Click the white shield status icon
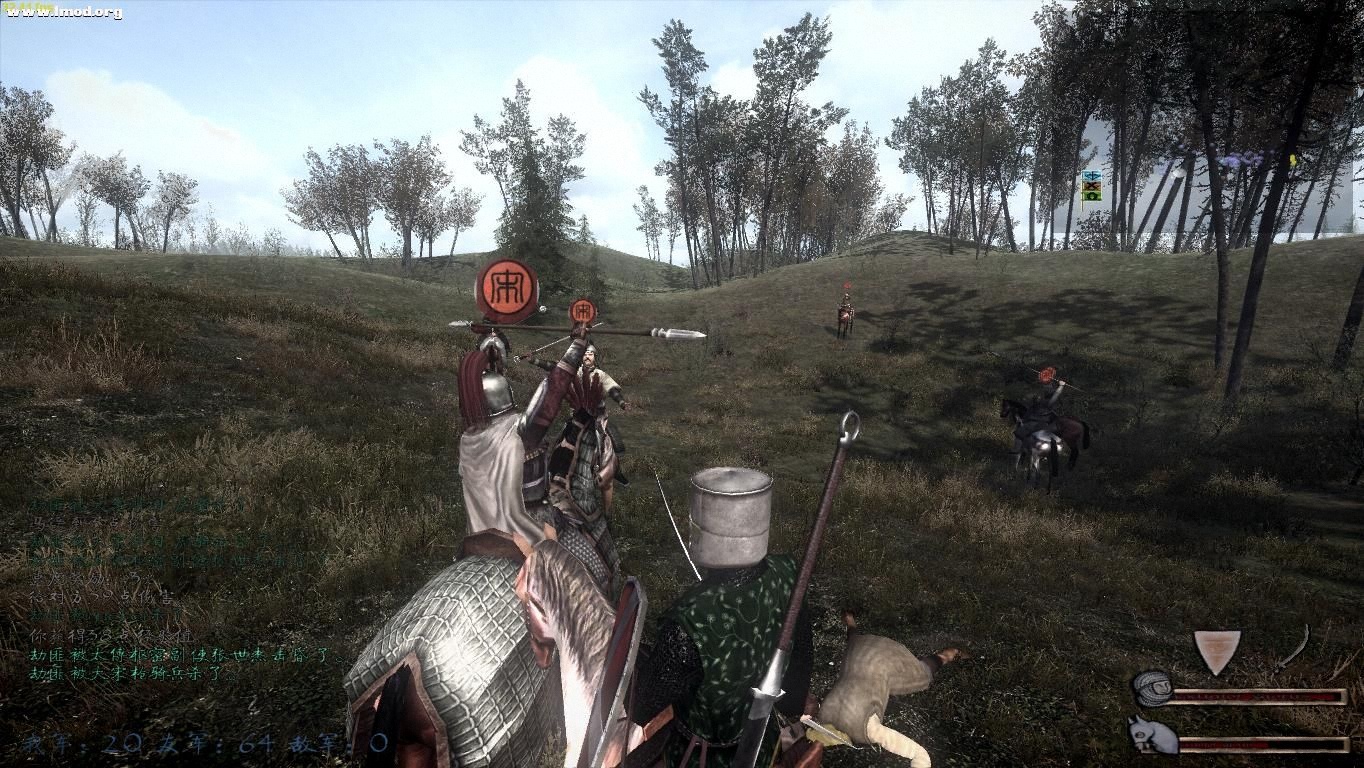This screenshot has width=1364, height=768. click(x=1216, y=650)
